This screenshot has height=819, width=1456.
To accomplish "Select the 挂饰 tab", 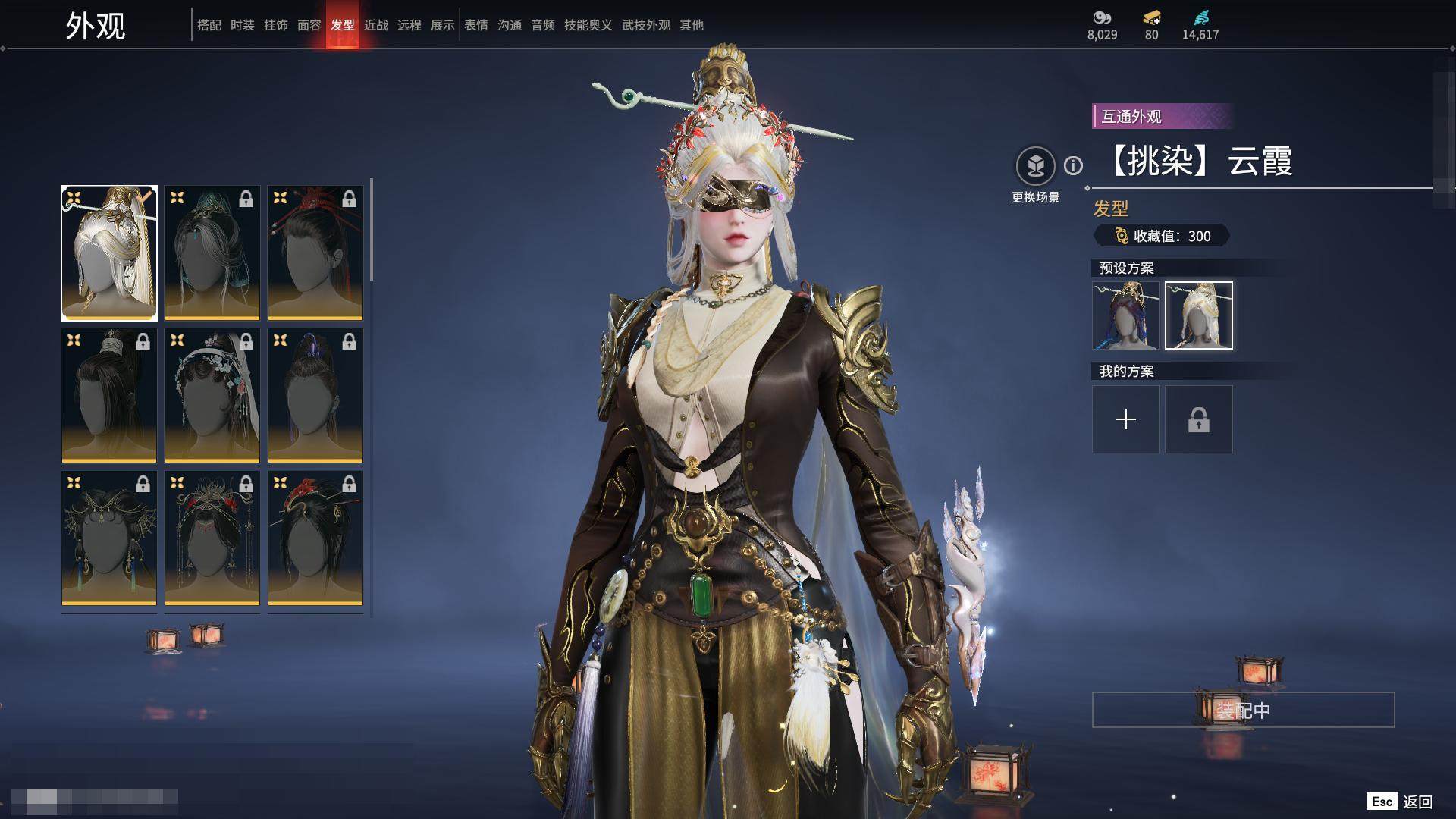I will tap(275, 25).
